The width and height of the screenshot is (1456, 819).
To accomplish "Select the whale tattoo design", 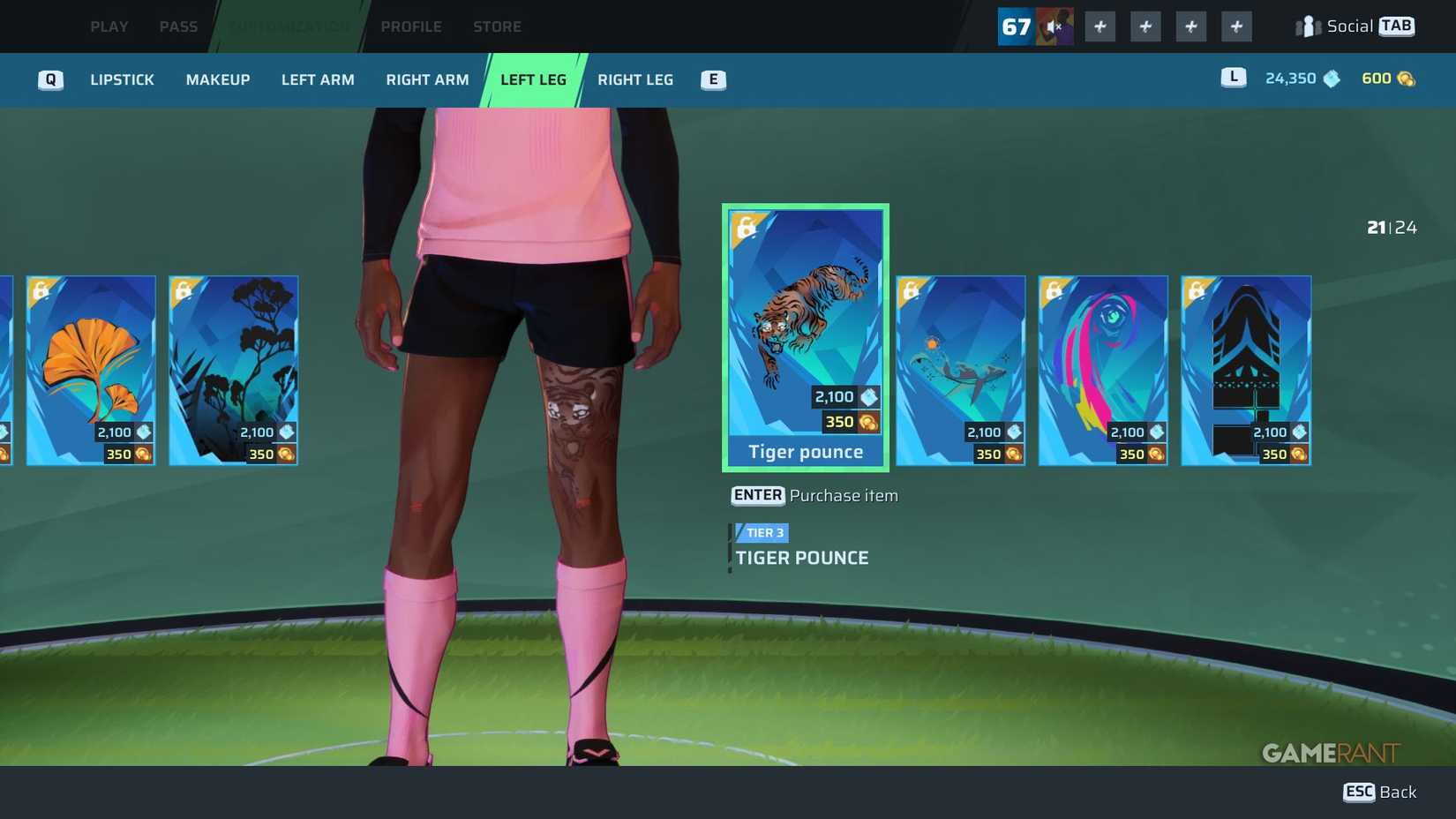I will coord(960,369).
